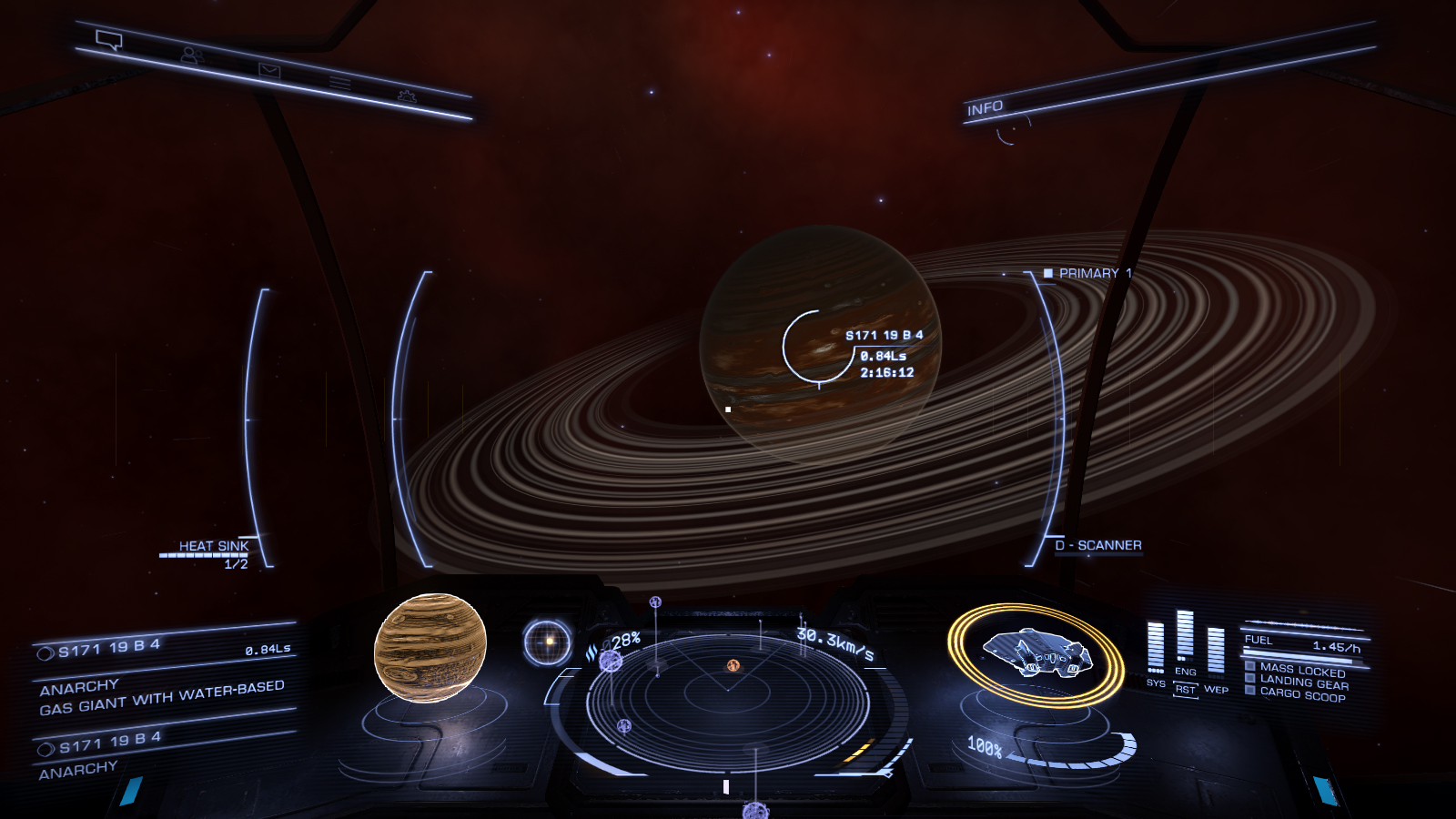Click the gas giant target hologram

click(430, 647)
